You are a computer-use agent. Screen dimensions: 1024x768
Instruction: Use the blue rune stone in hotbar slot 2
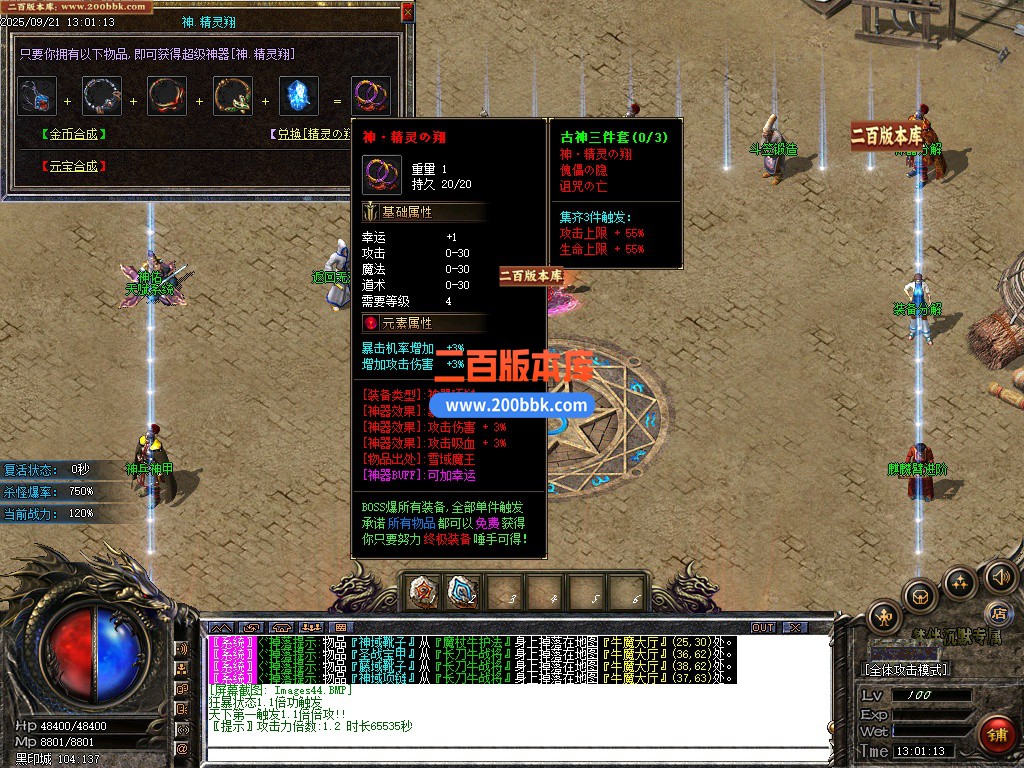coord(461,592)
